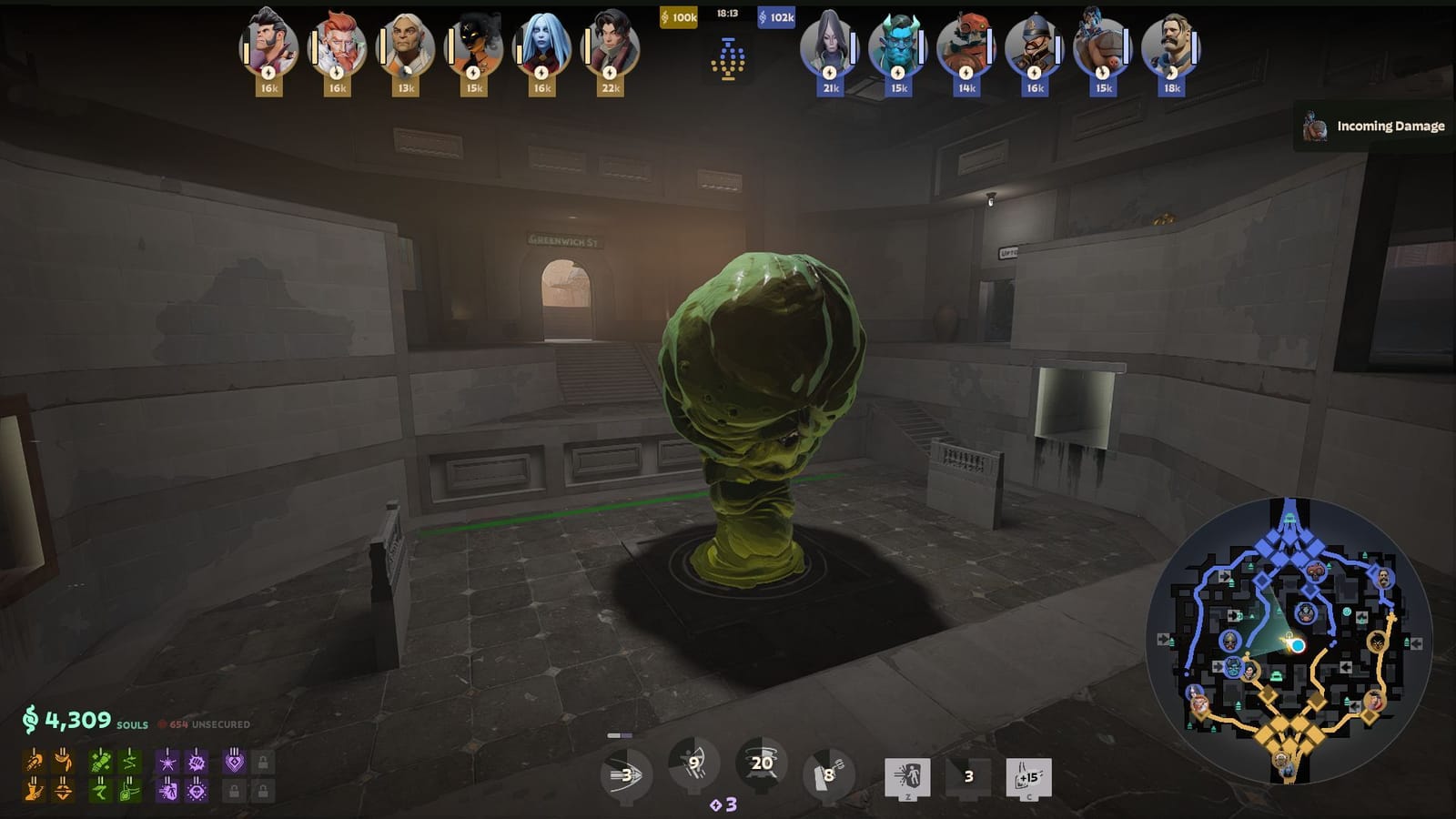Screen dimensions: 1456x819
Task: Select the tier III purple heart spirit item
Action: pos(235,763)
